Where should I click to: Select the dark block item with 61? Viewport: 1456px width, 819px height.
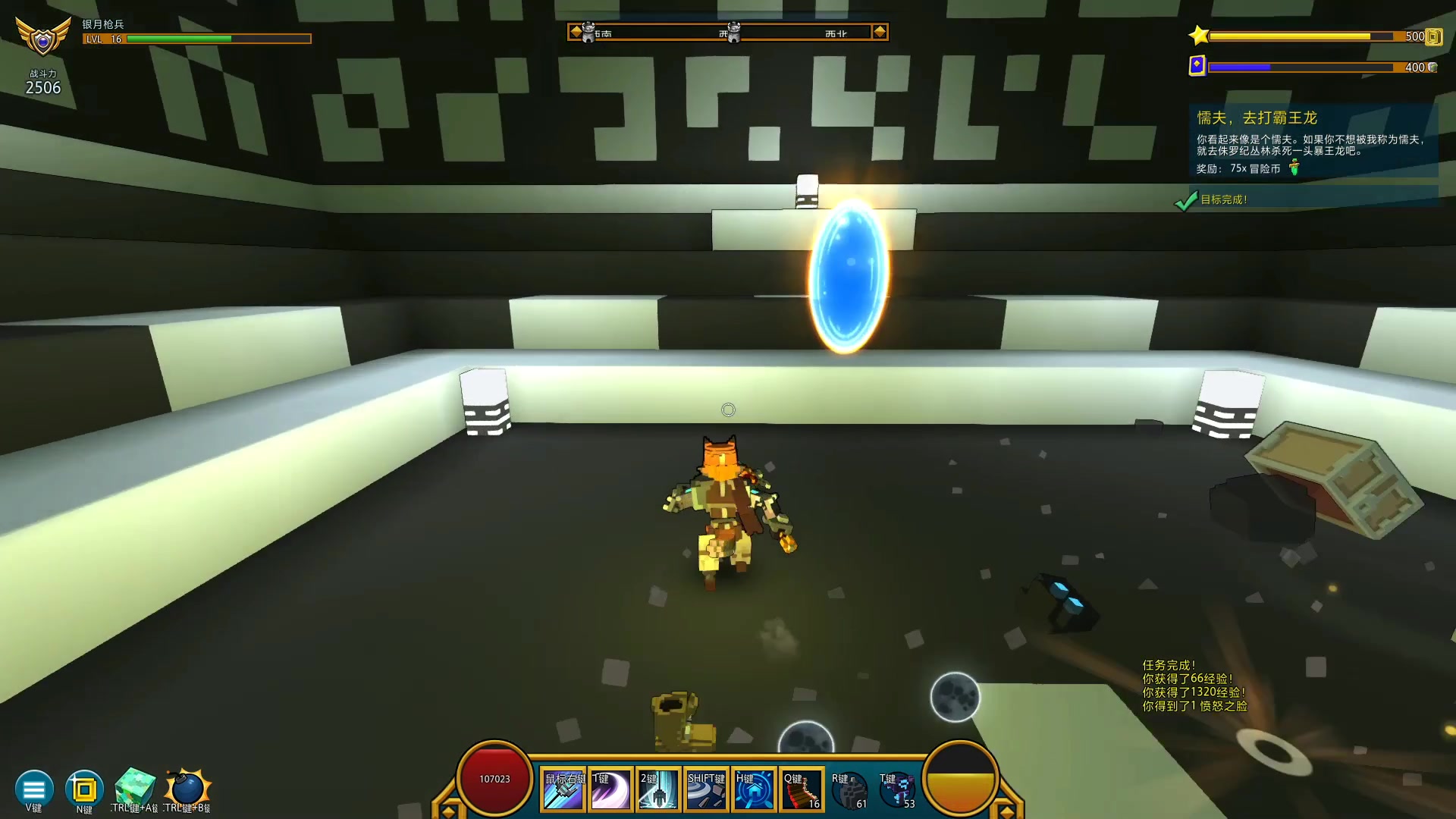849,789
